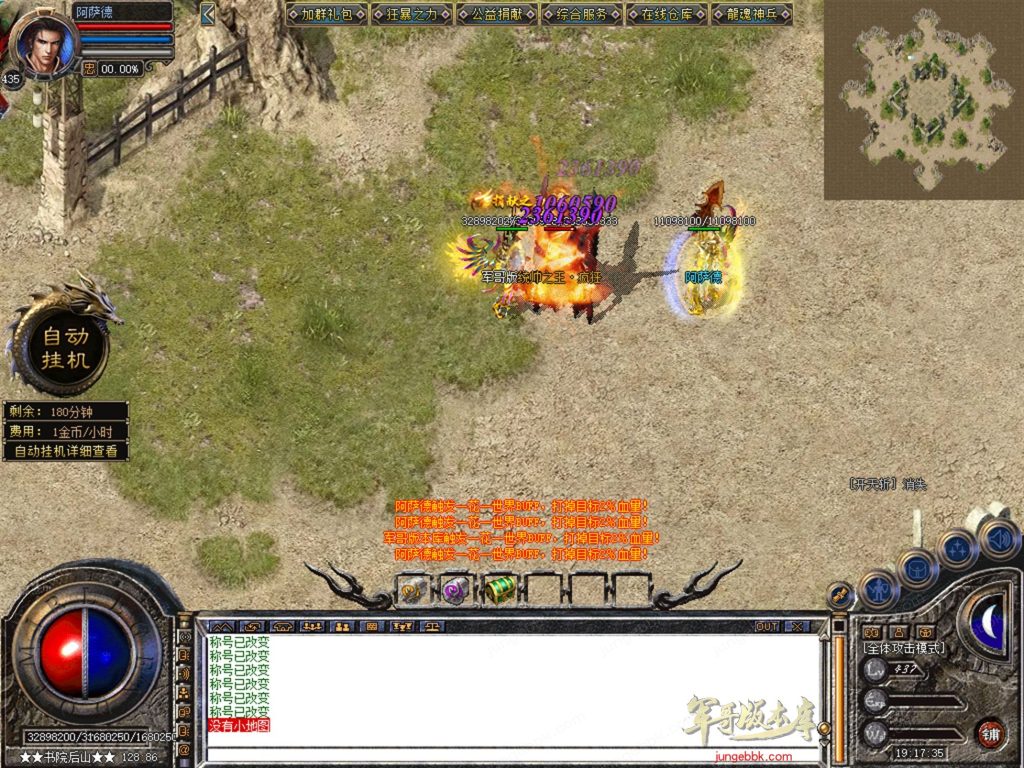Open the character equipment round button
The image size is (1024, 768).
[878, 590]
